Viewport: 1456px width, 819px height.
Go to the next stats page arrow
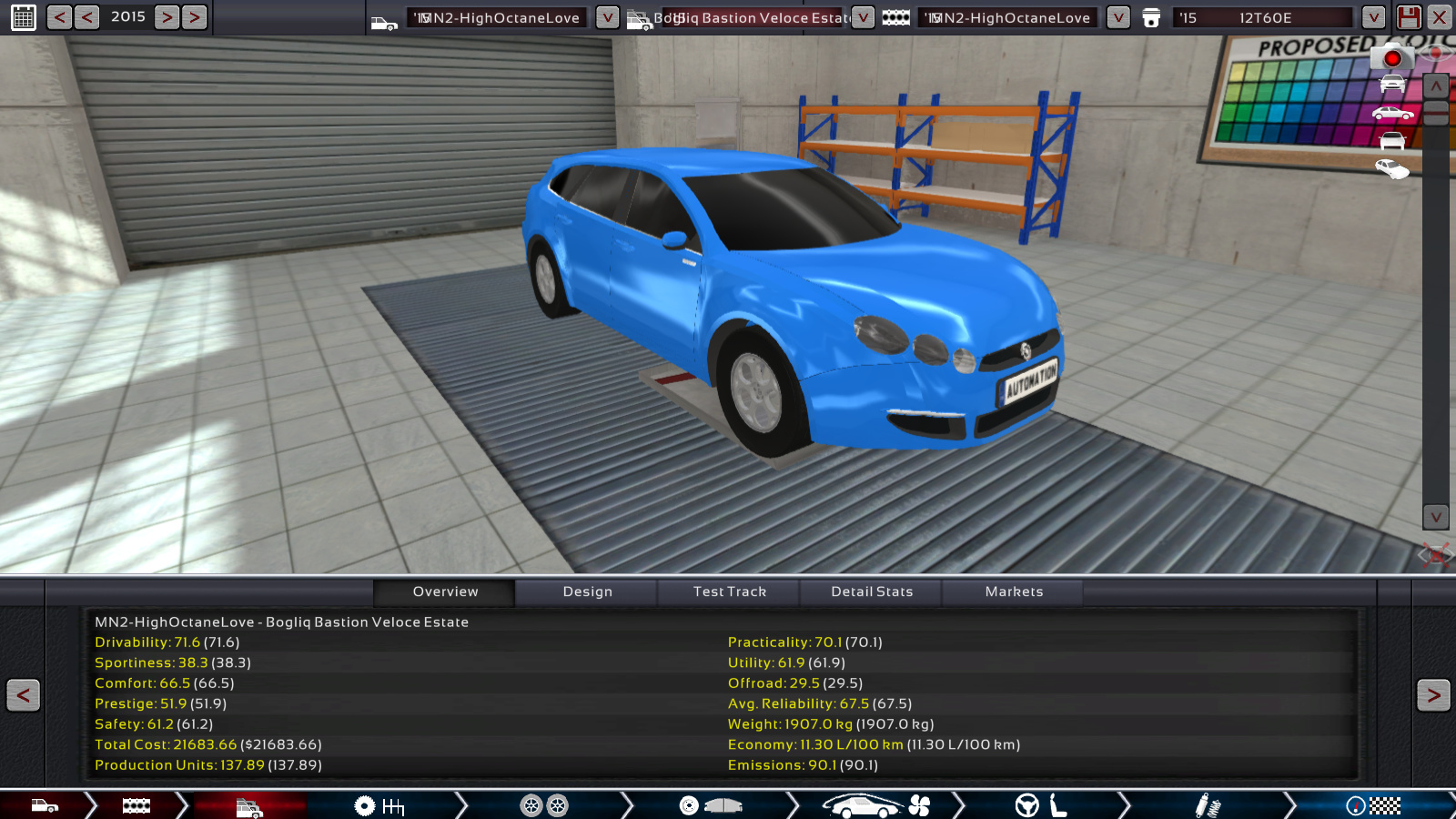point(1433,696)
